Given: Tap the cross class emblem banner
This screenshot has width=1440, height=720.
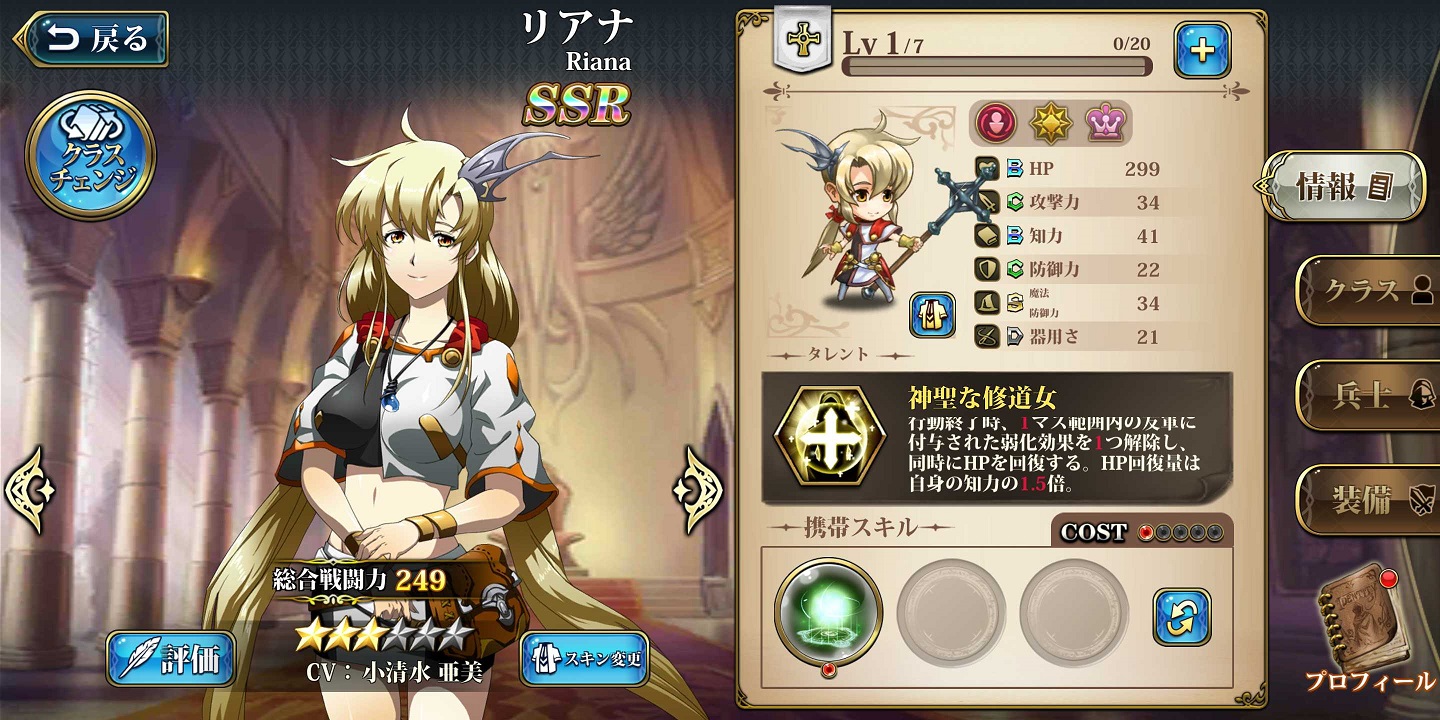Looking at the screenshot, I should (x=800, y=39).
